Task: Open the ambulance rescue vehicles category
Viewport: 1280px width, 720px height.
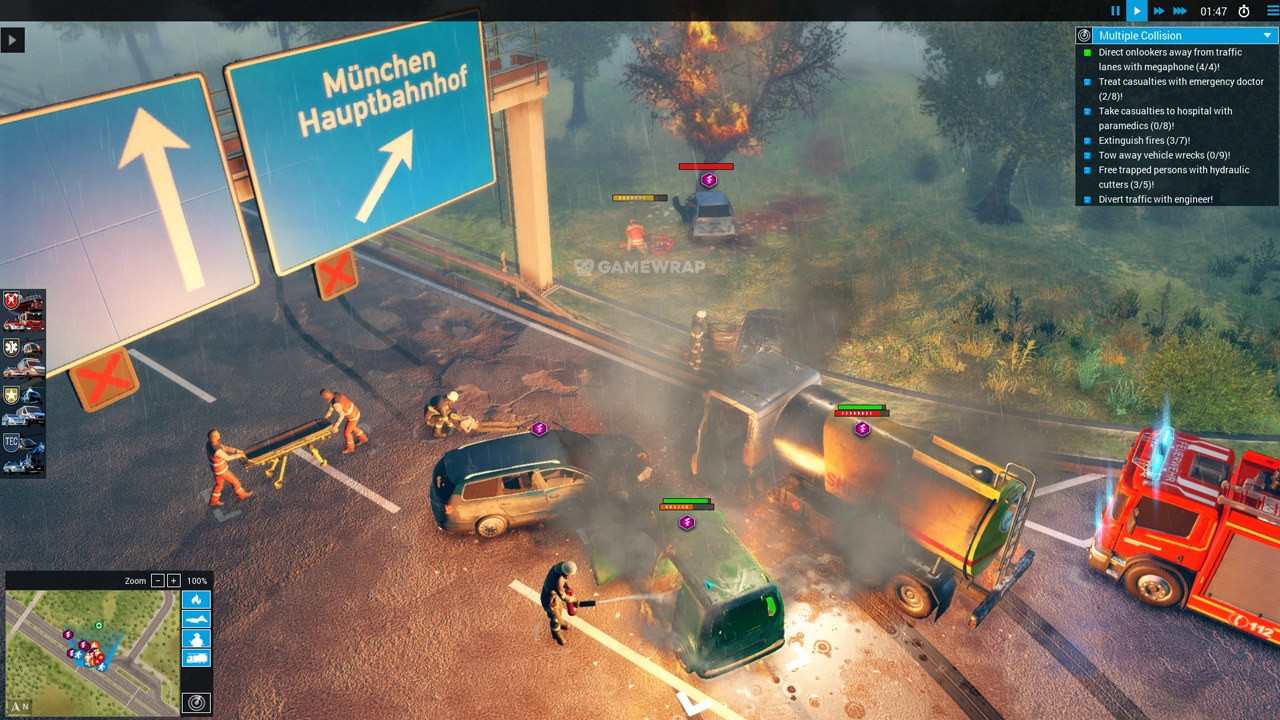Action: point(23,358)
